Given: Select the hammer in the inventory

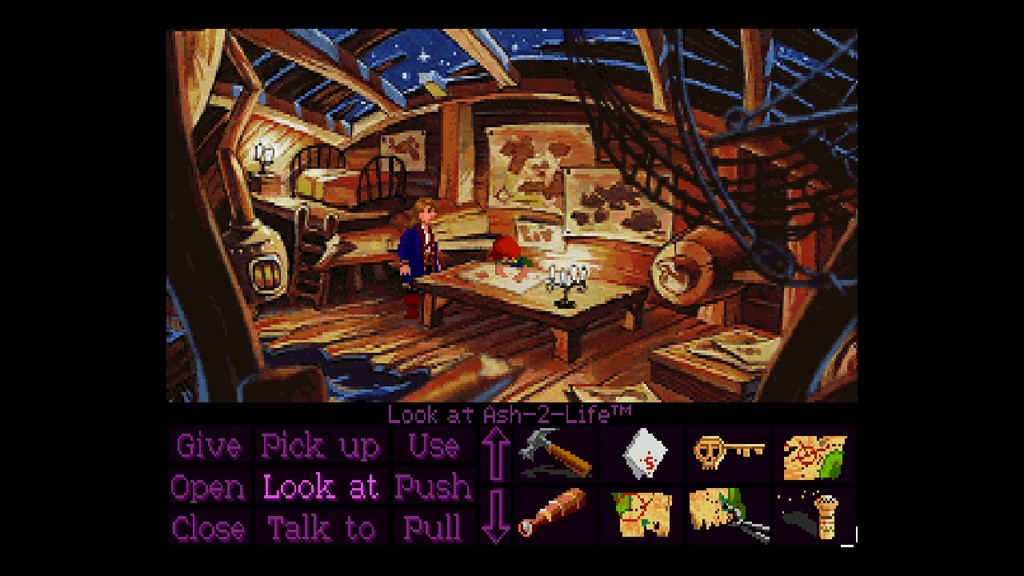Looking at the screenshot, I should tap(555, 453).
